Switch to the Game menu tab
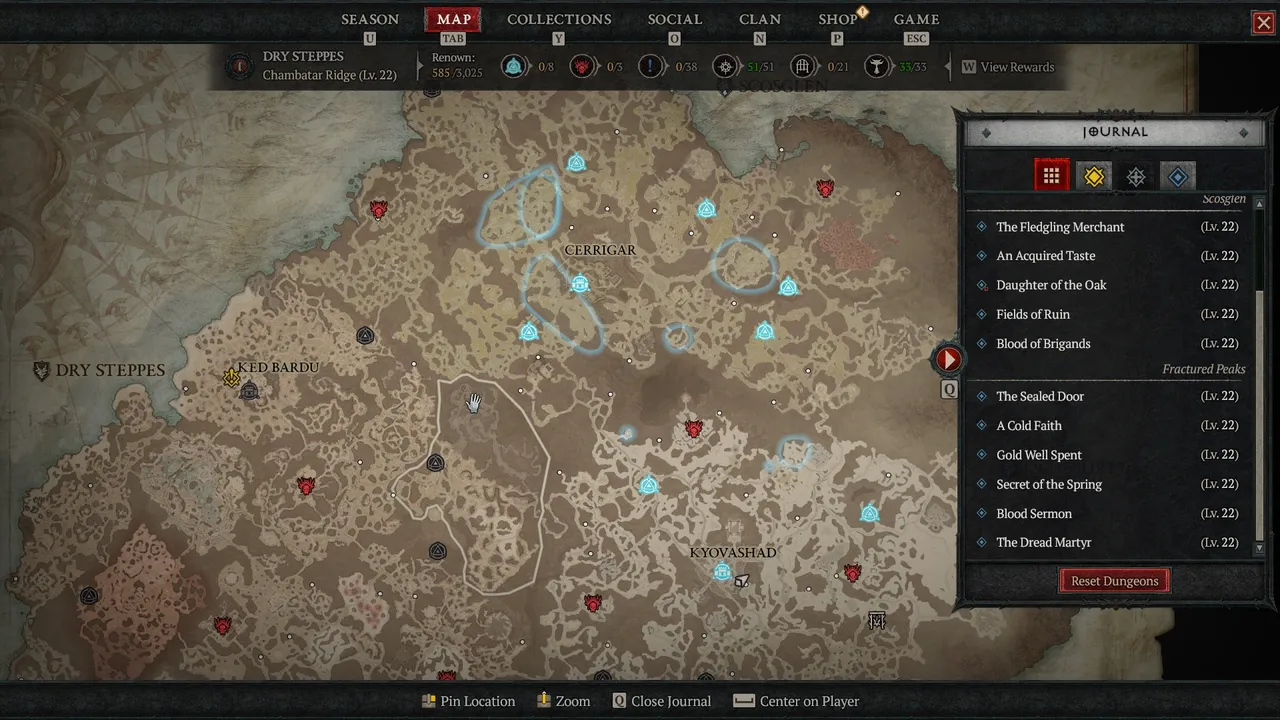This screenshot has width=1280, height=720. pos(916,19)
